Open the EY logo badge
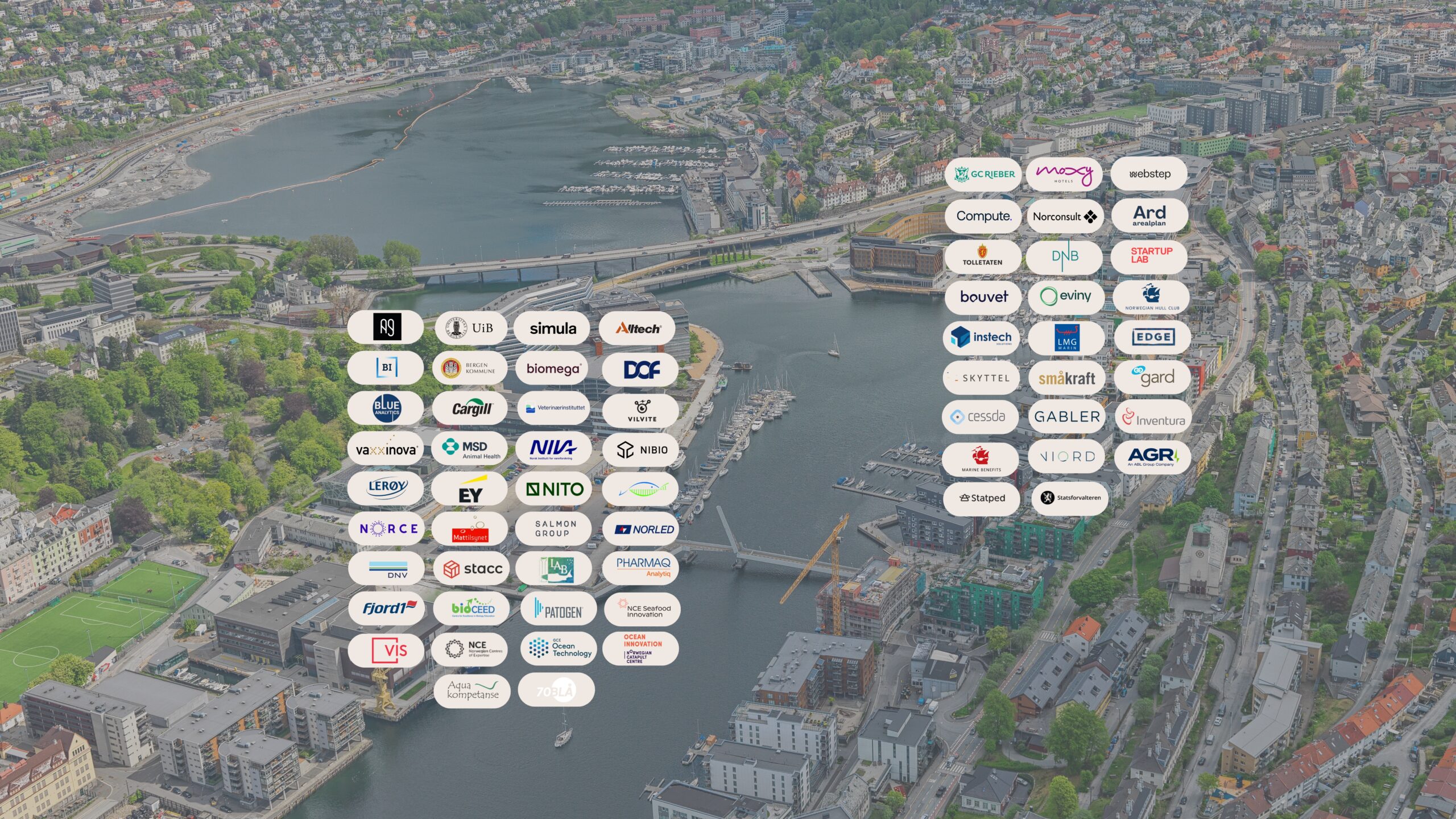 tap(470, 490)
